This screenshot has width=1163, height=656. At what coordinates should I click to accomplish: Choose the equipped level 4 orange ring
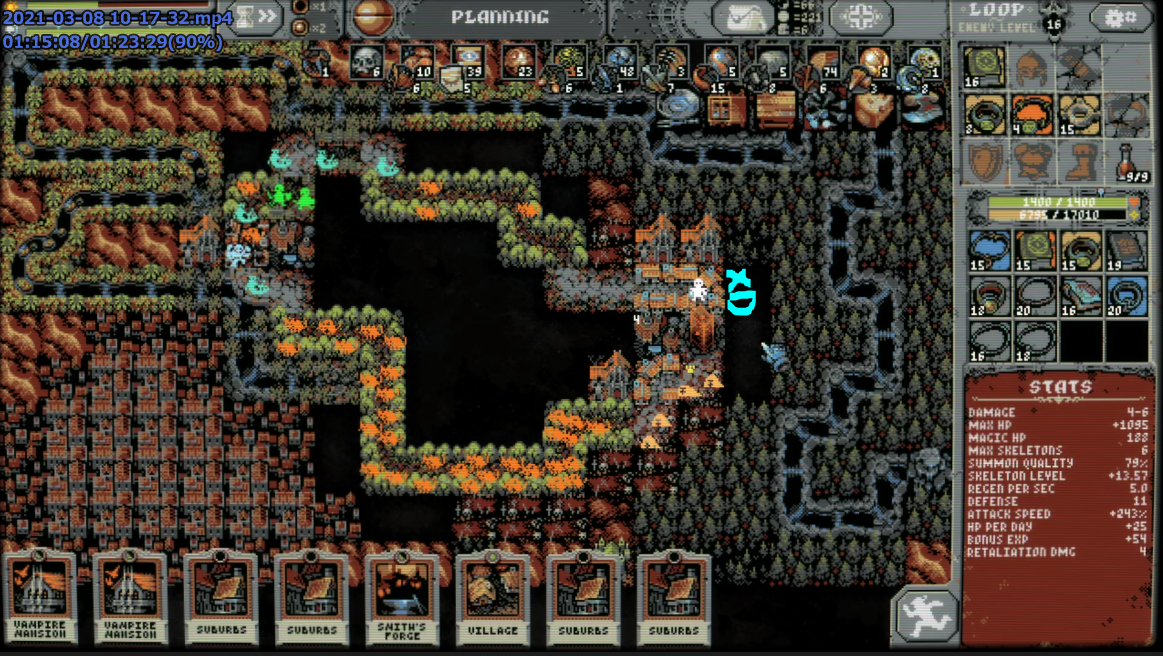coord(1032,115)
